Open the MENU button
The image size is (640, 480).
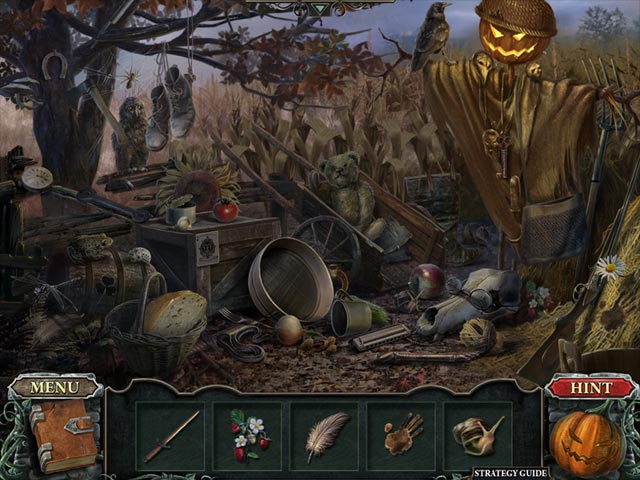(55, 387)
